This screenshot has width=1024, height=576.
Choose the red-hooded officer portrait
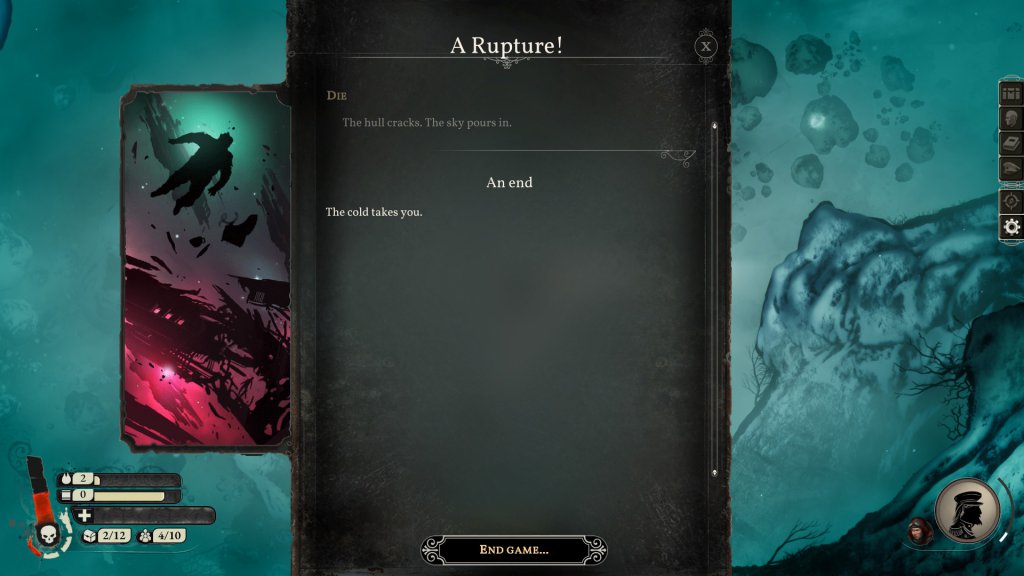[918, 530]
